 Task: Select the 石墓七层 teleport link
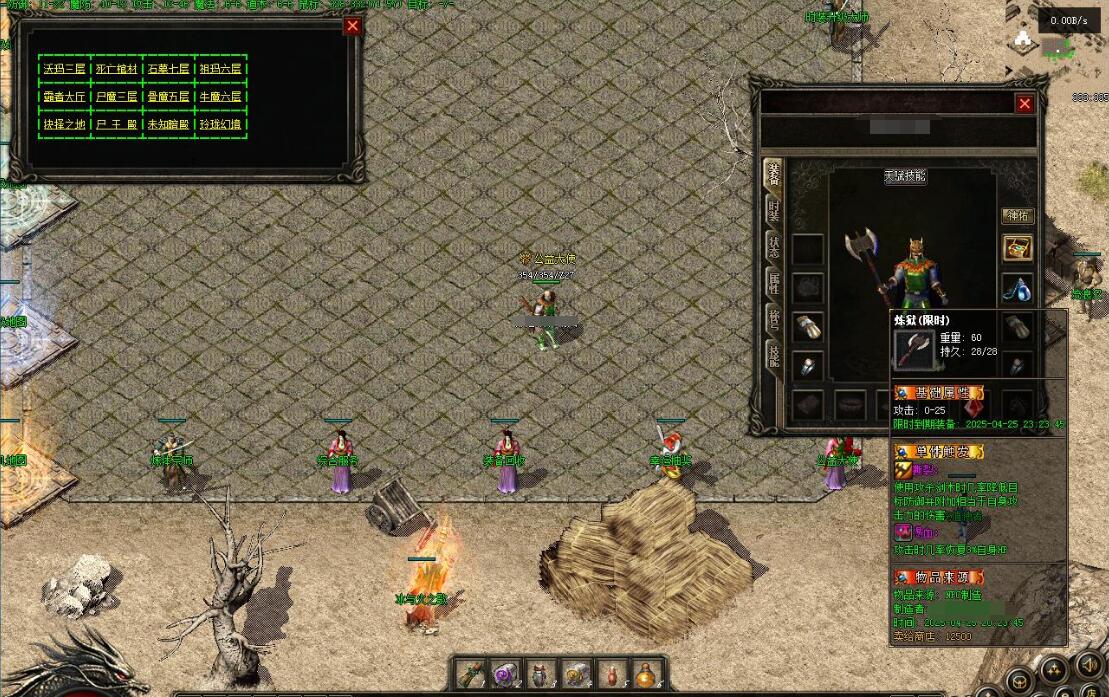pyautogui.click(x=168, y=69)
